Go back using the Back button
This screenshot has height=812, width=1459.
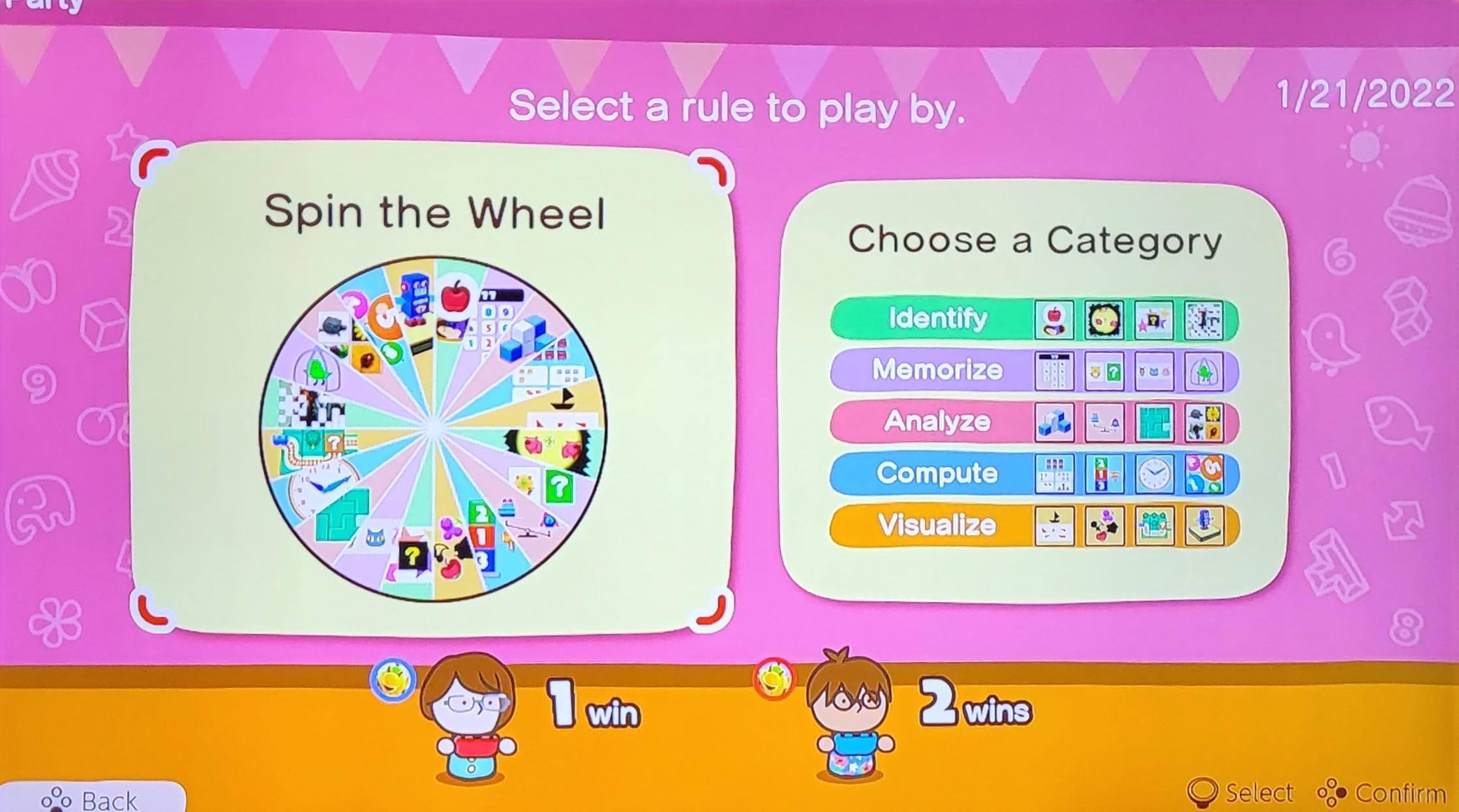click(x=91, y=799)
